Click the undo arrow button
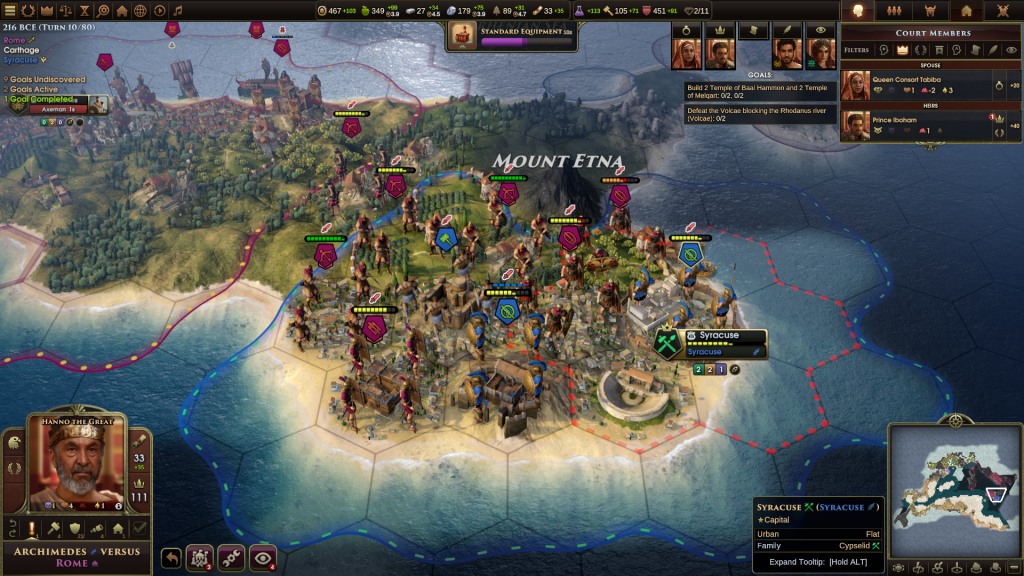Viewport: 1024px width, 576px height. pyautogui.click(x=171, y=558)
